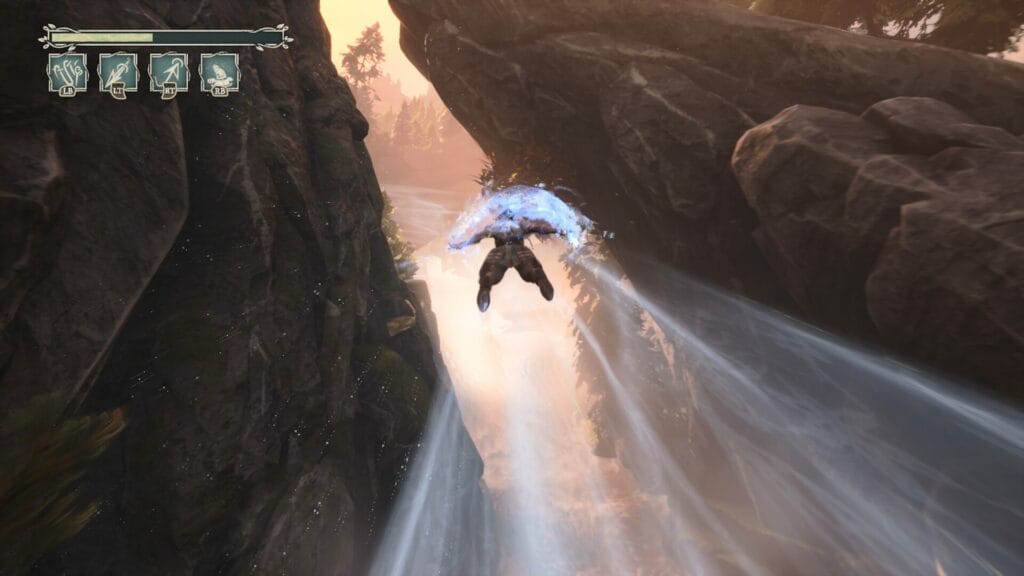The width and height of the screenshot is (1024, 576).
Task: Use the upward arrow ability icon
Action: coord(169,73)
